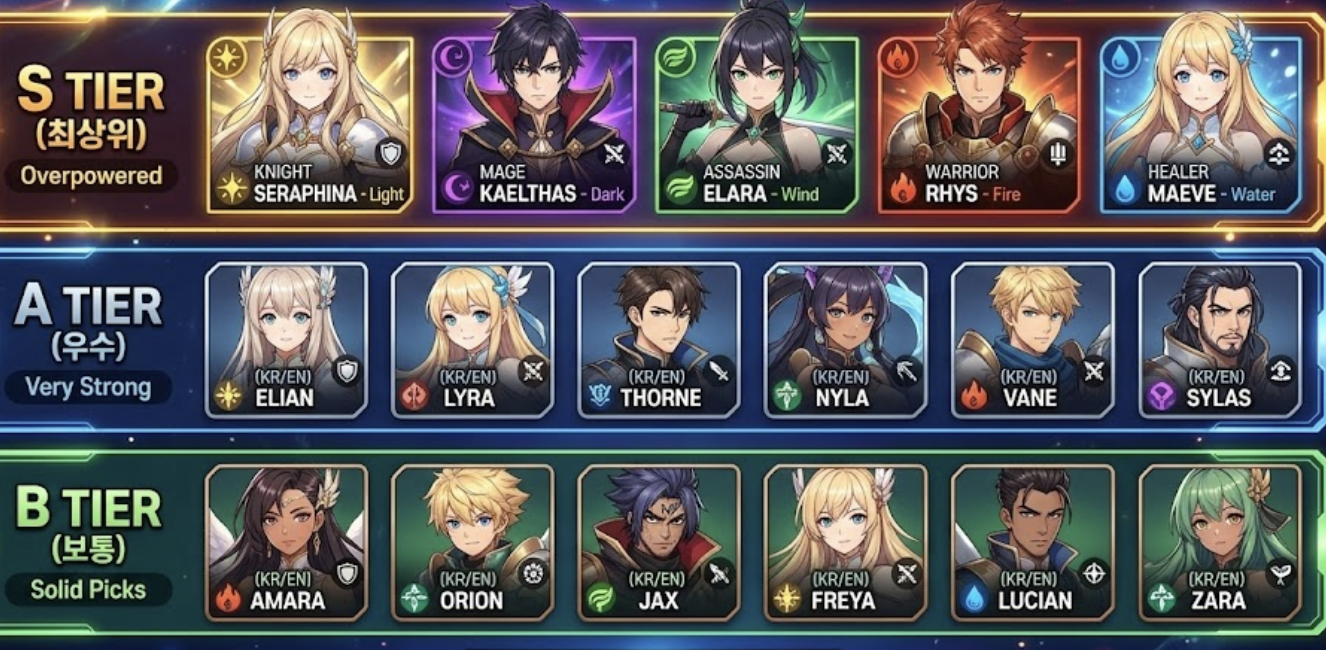Screen dimensions: 1326x650
Task: Choose Kaelthas the dark mage
Action: click(534, 125)
